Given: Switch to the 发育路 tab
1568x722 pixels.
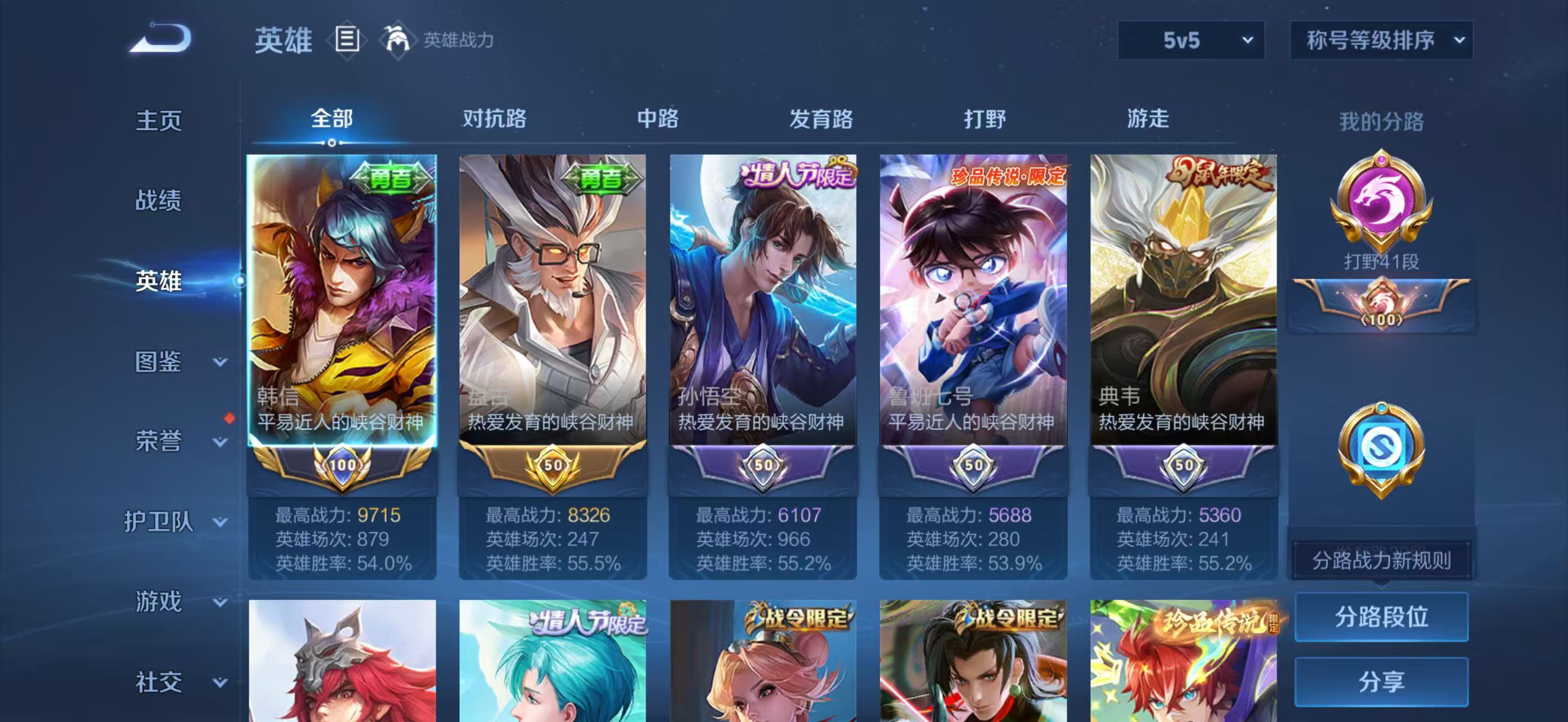Looking at the screenshot, I should coord(821,120).
